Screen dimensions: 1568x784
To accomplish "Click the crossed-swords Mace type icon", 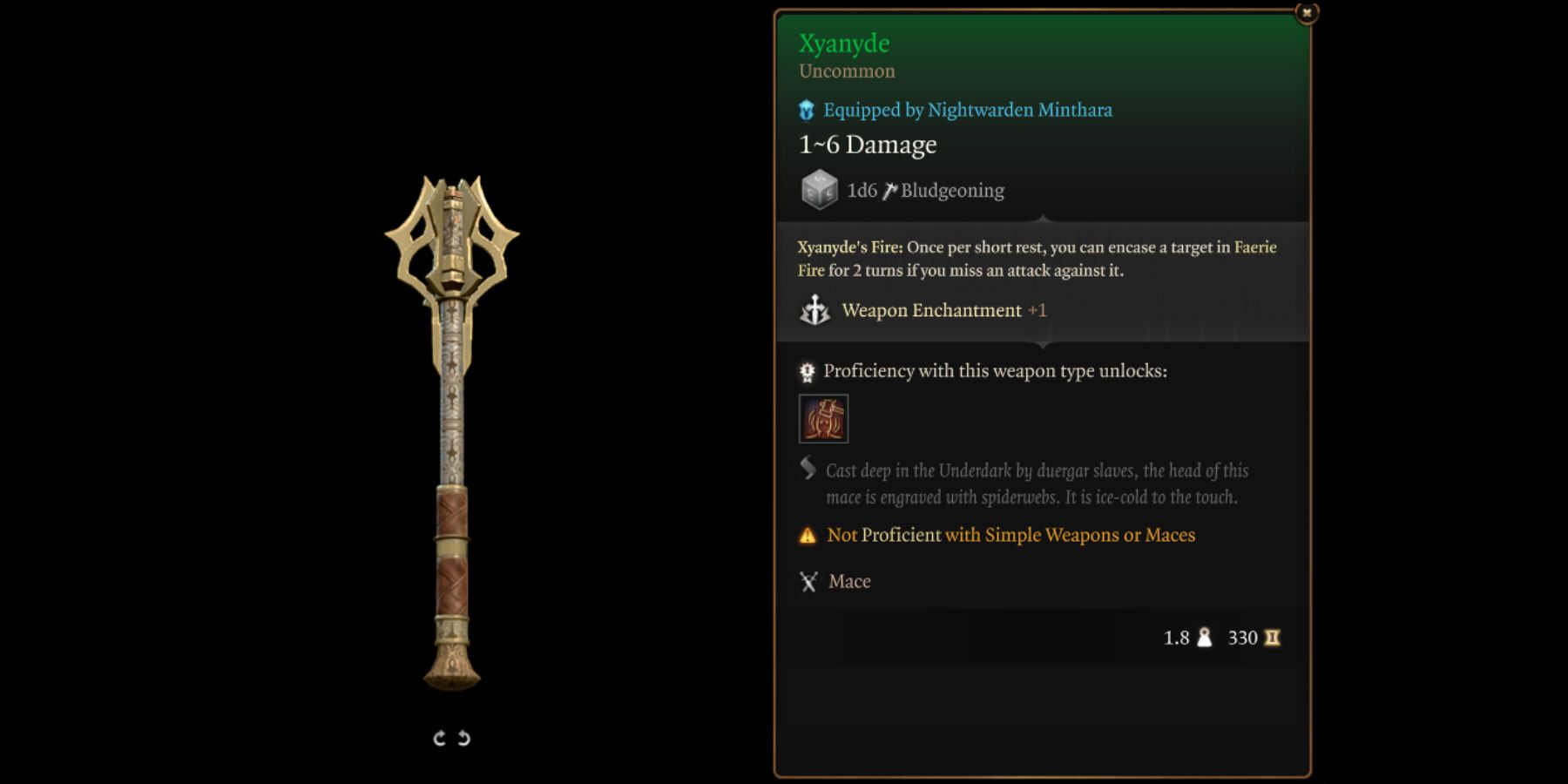I will tap(807, 580).
